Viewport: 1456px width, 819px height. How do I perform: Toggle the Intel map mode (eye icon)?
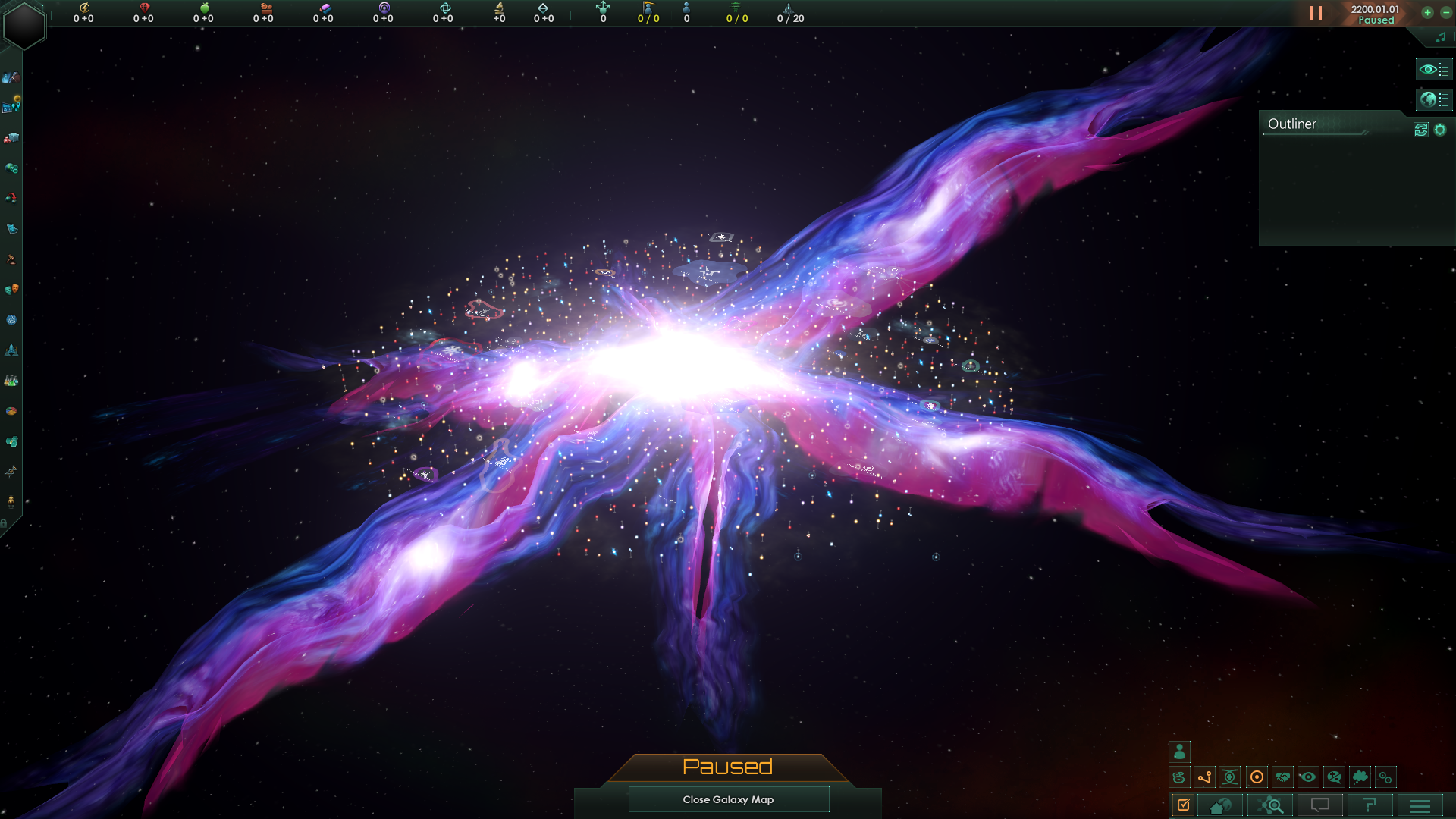pyautogui.click(x=1308, y=777)
